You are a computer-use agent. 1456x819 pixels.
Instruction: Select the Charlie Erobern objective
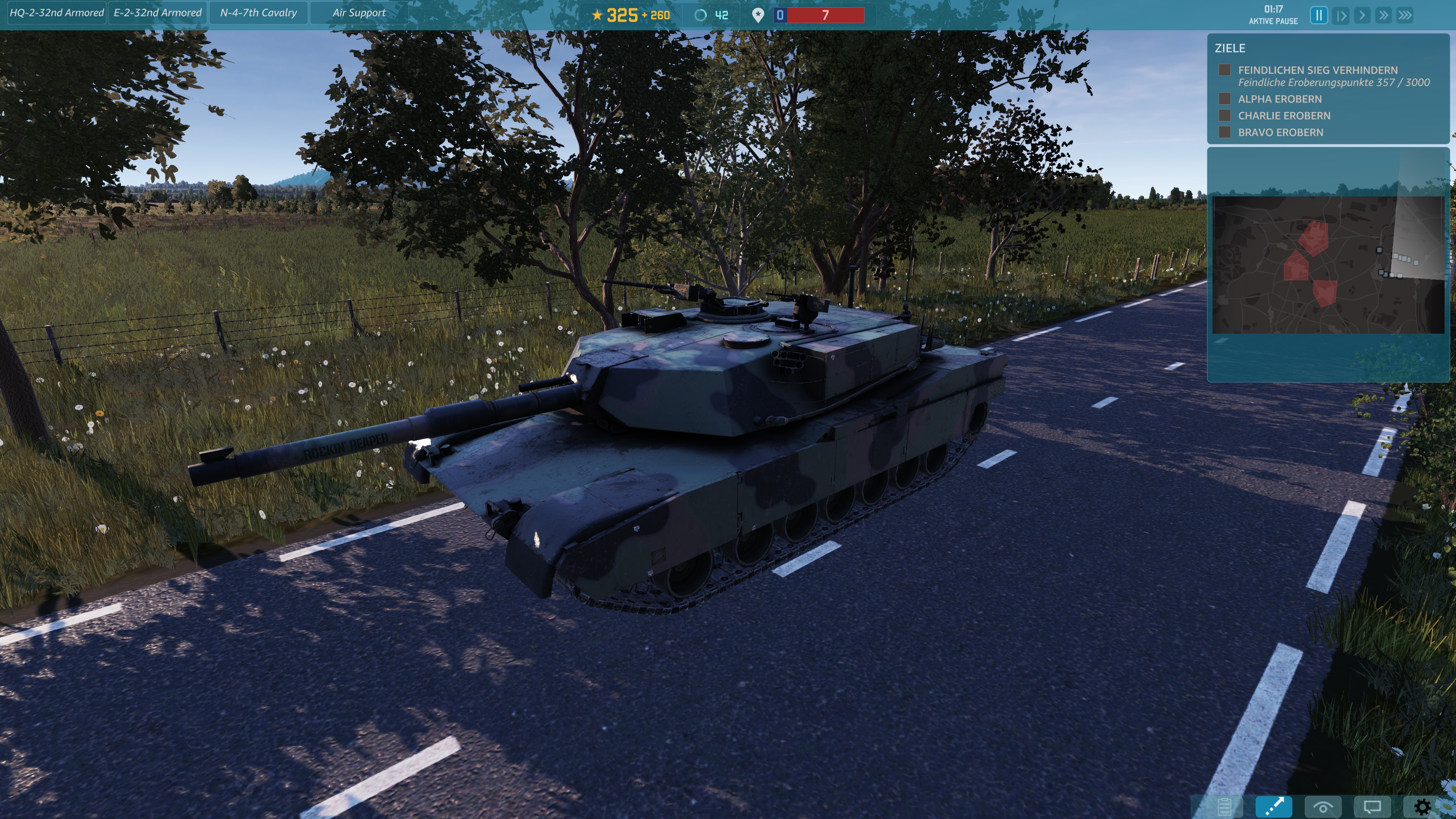coord(1283,116)
